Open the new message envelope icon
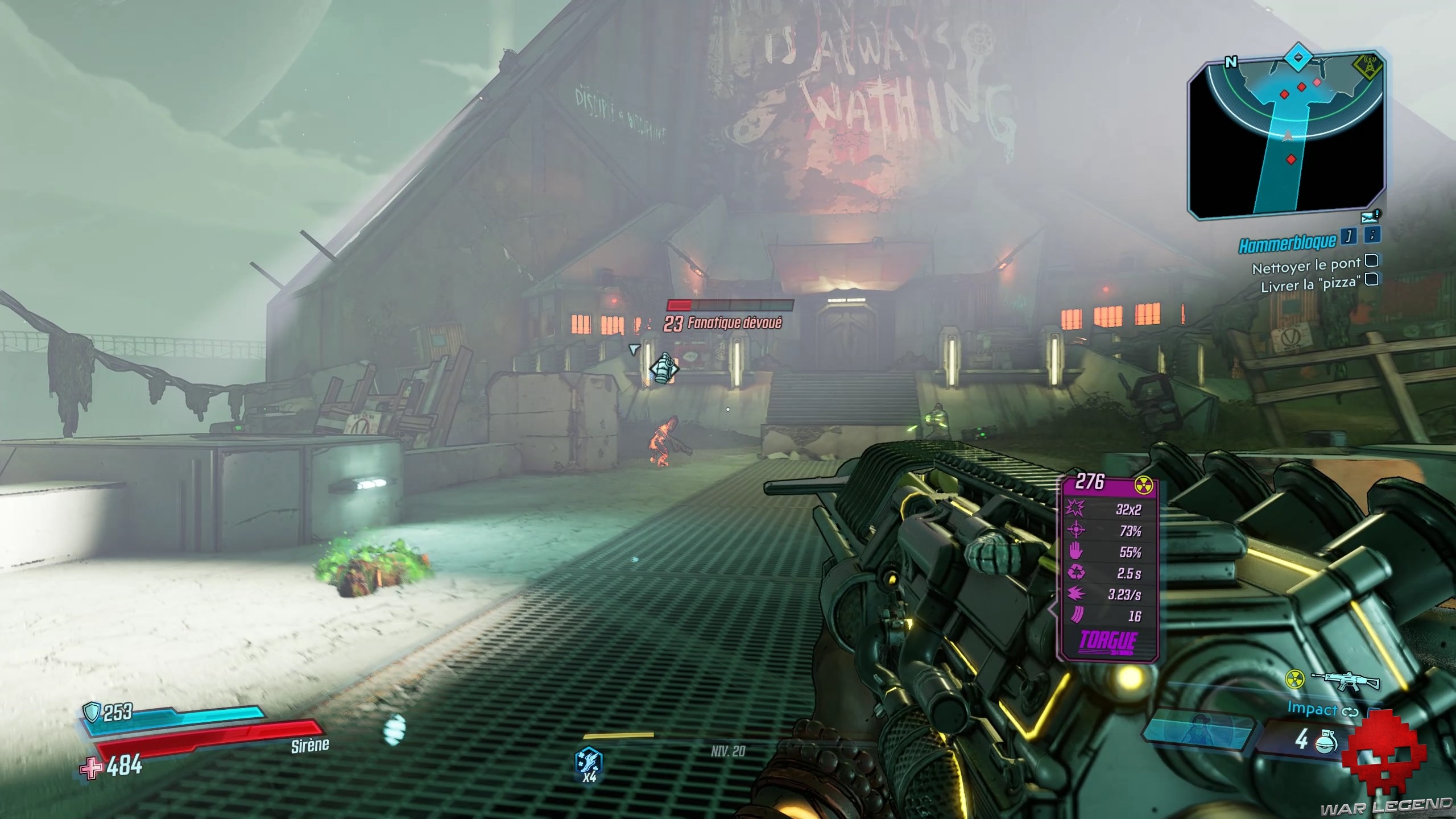The height and width of the screenshot is (819, 1456). coord(1370,217)
